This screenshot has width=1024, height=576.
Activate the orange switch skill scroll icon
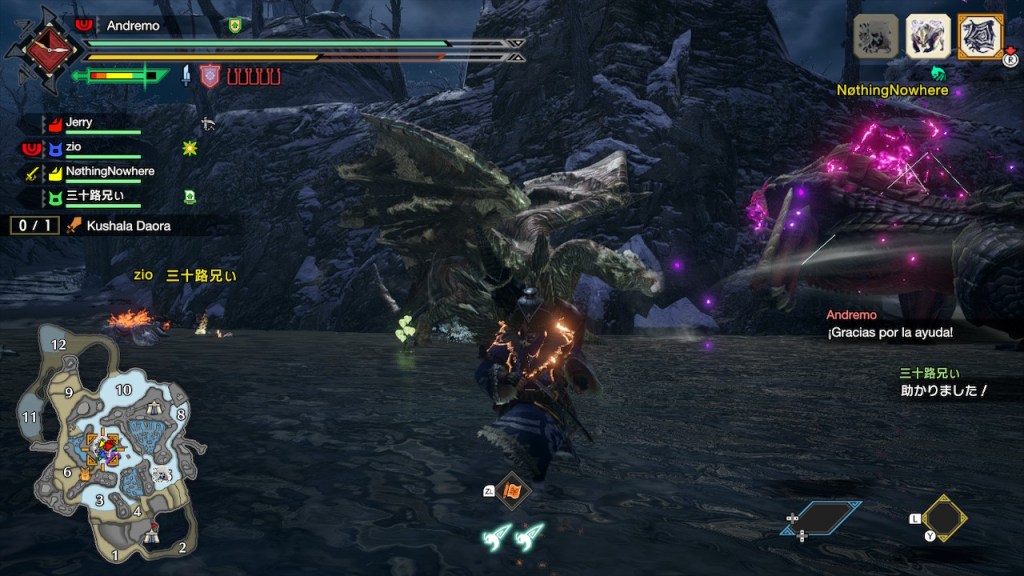pyautogui.click(x=513, y=490)
